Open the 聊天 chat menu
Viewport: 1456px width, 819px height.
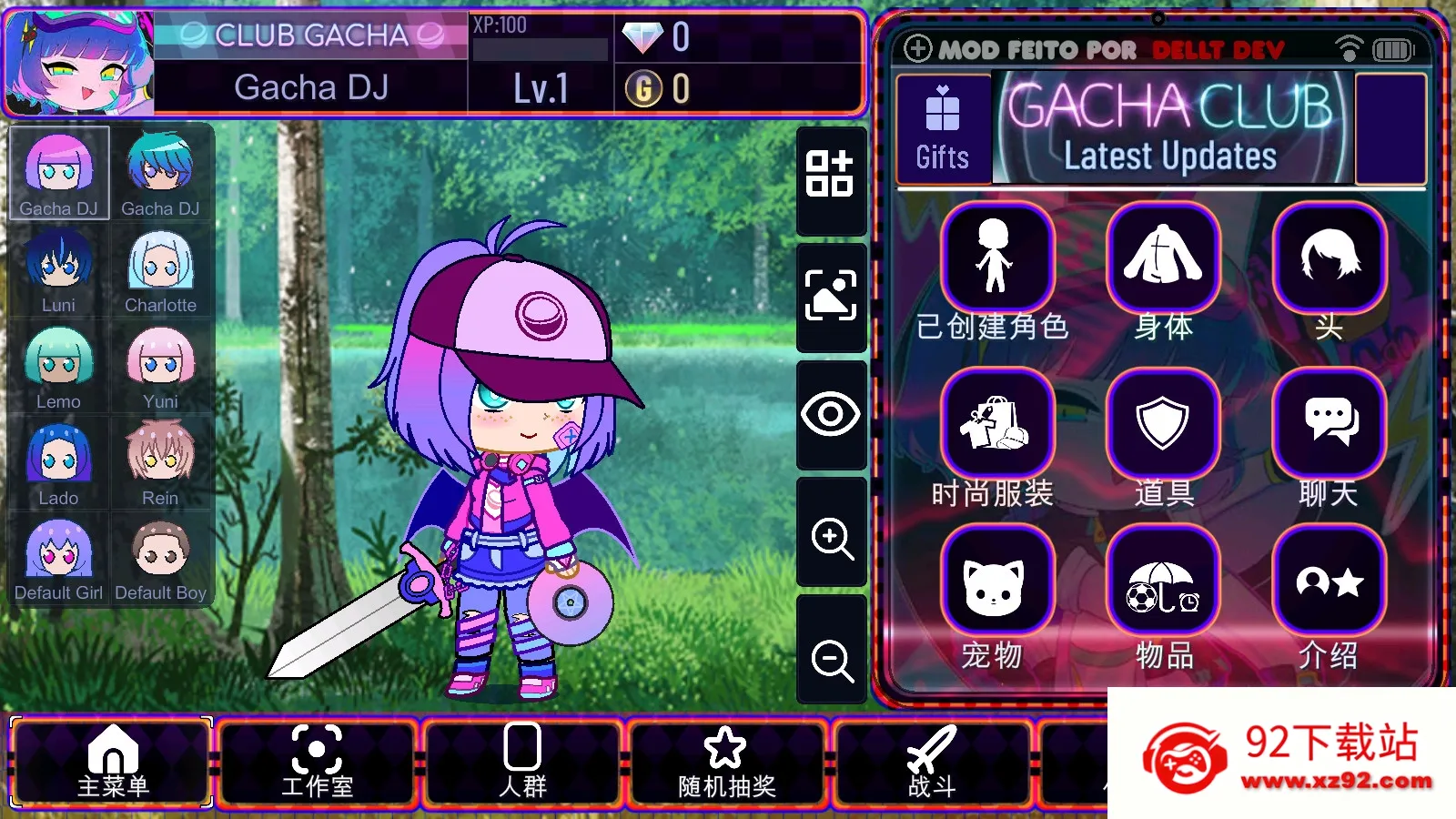[1329, 423]
